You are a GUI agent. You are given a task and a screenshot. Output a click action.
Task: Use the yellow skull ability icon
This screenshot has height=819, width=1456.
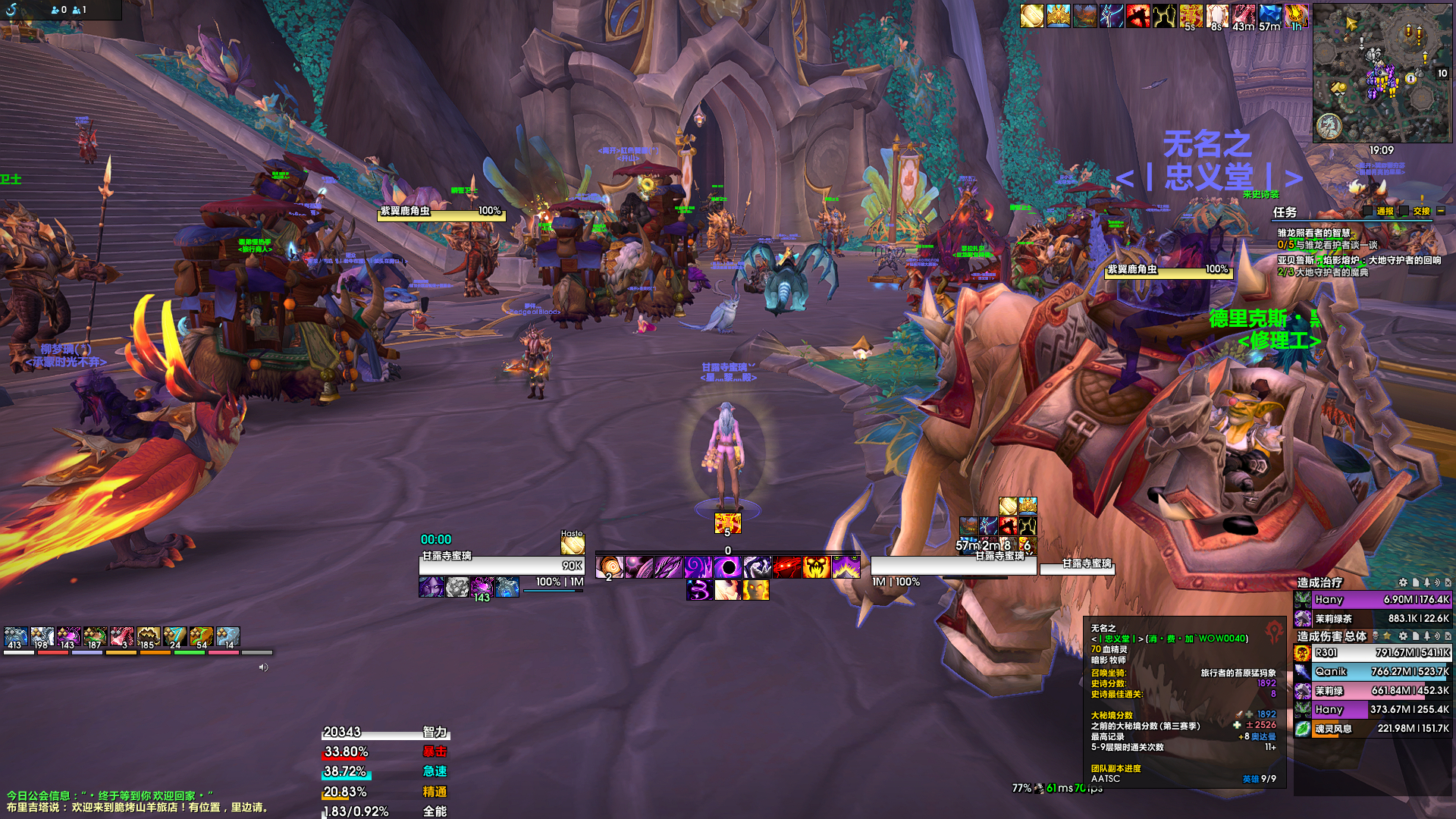[x=816, y=567]
